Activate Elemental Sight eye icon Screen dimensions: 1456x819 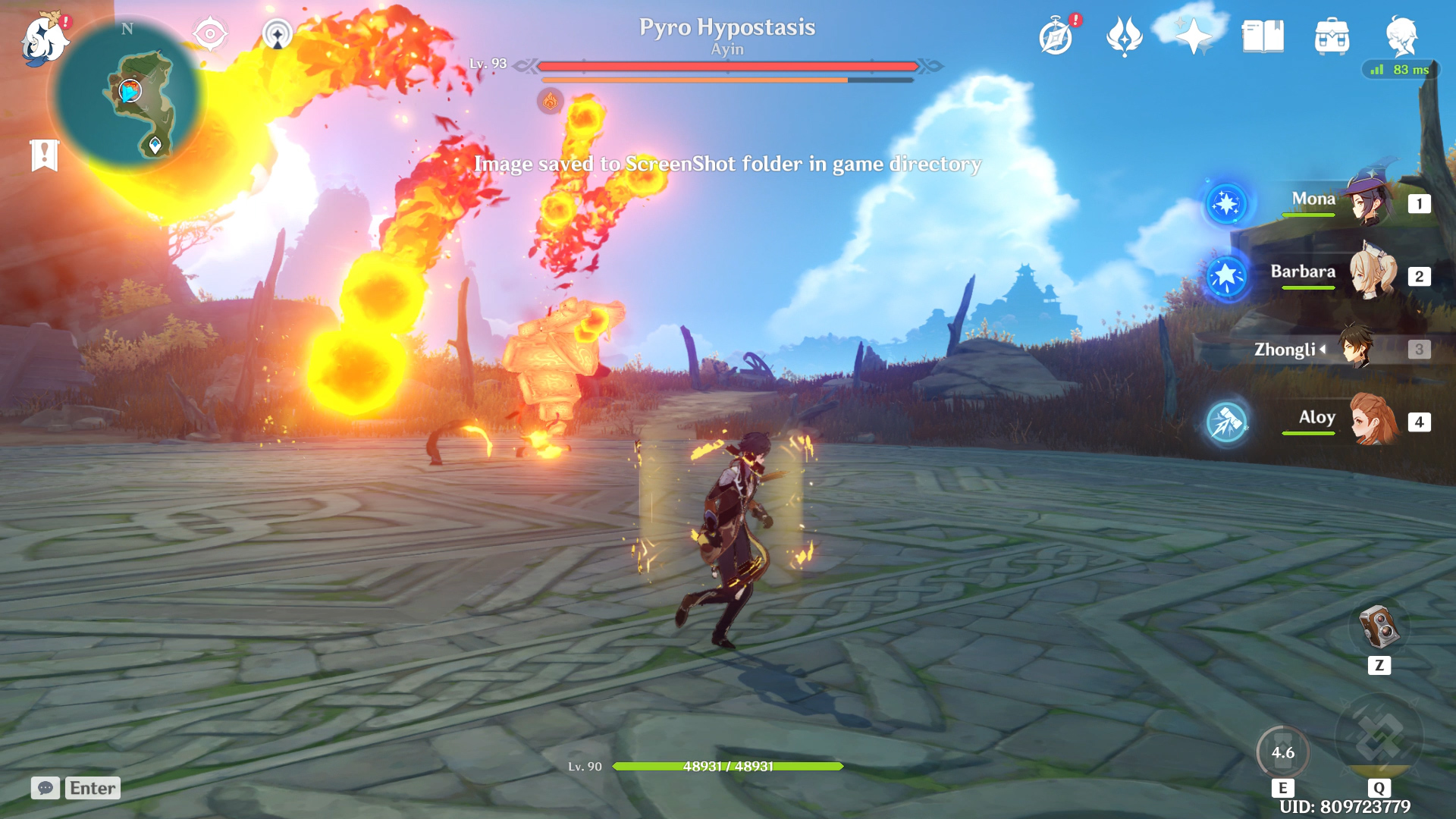tap(209, 34)
